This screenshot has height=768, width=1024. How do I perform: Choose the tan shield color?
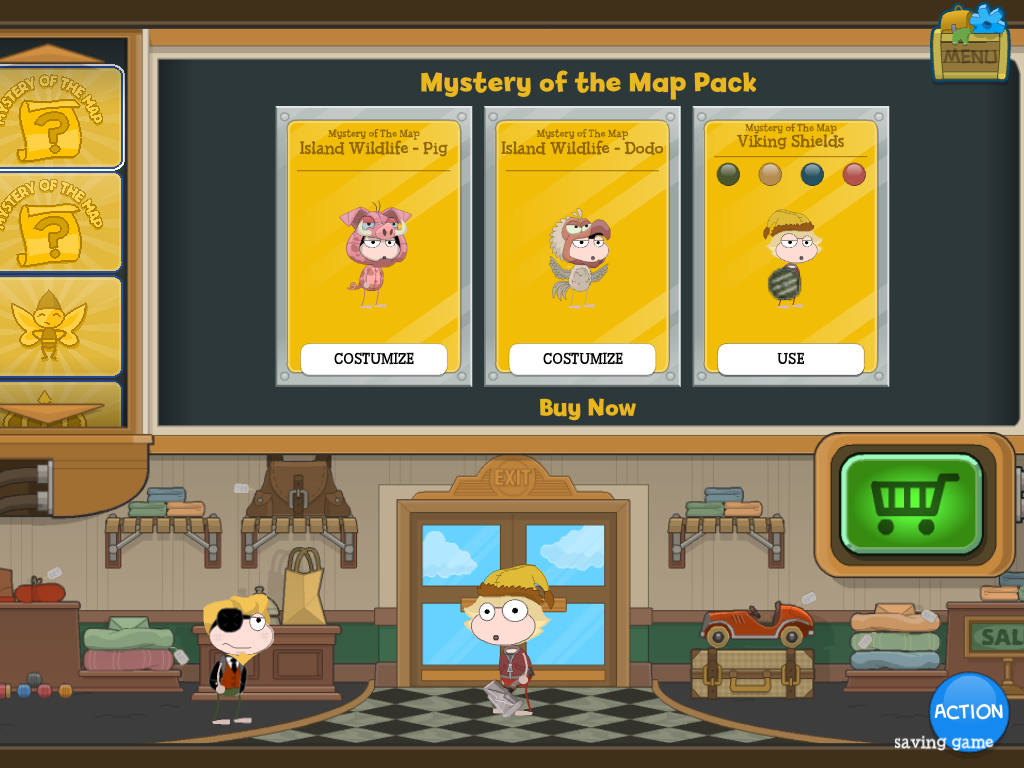[x=769, y=174]
